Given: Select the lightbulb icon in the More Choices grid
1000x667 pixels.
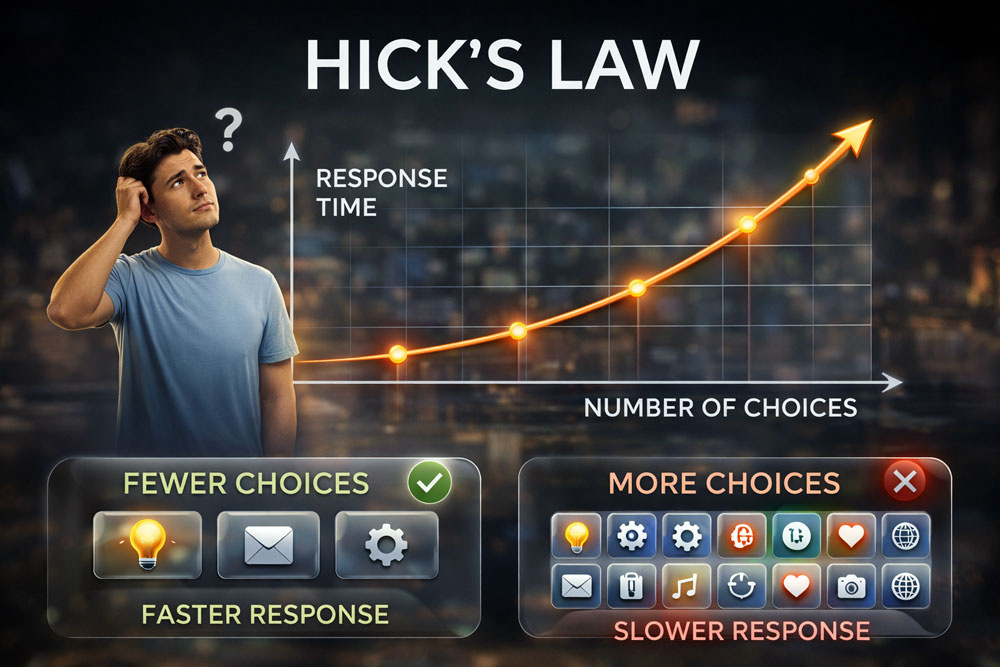Looking at the screenshot, I should [577, 536].
